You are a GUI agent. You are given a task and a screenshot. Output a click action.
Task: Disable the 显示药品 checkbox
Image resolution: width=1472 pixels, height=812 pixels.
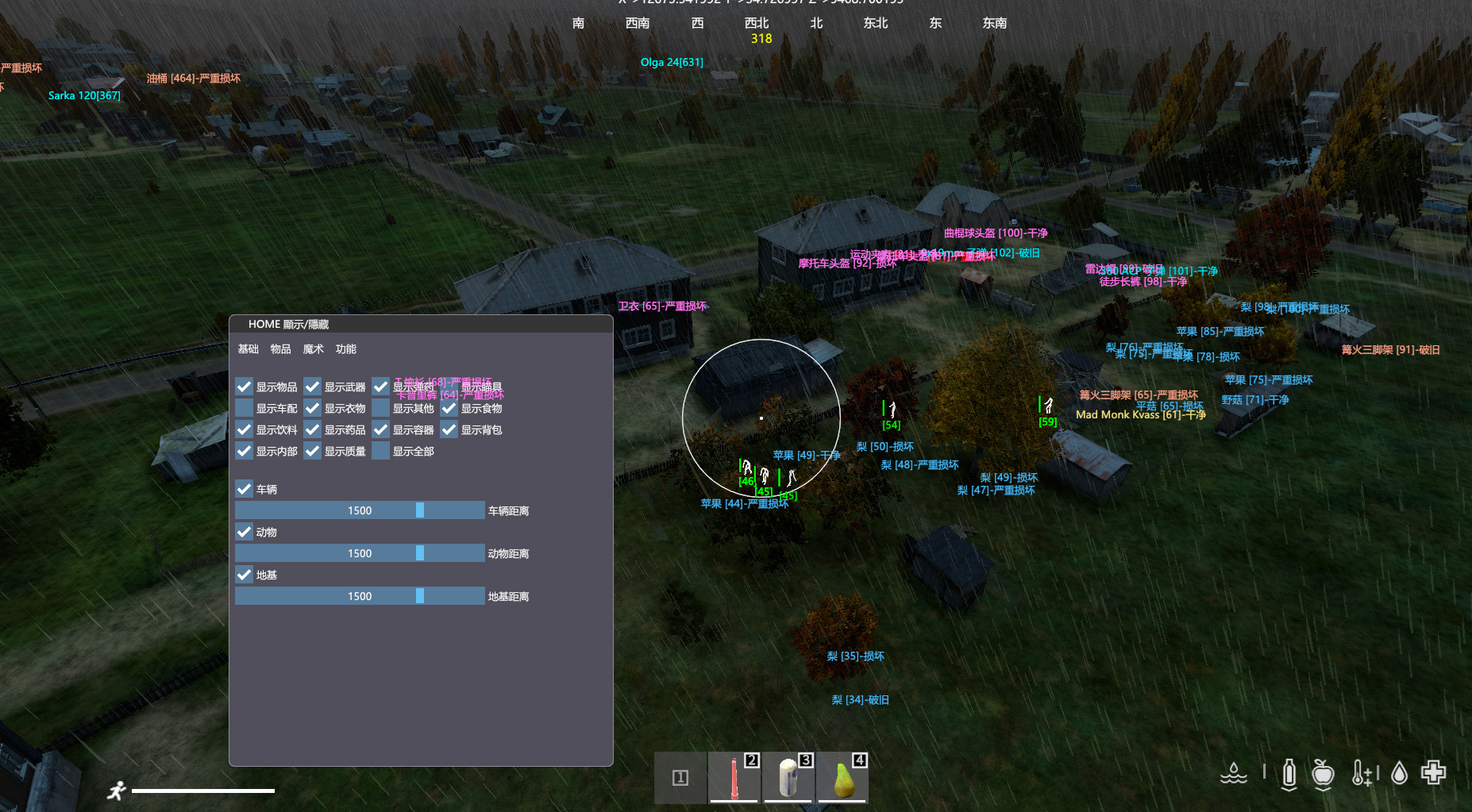313,429
